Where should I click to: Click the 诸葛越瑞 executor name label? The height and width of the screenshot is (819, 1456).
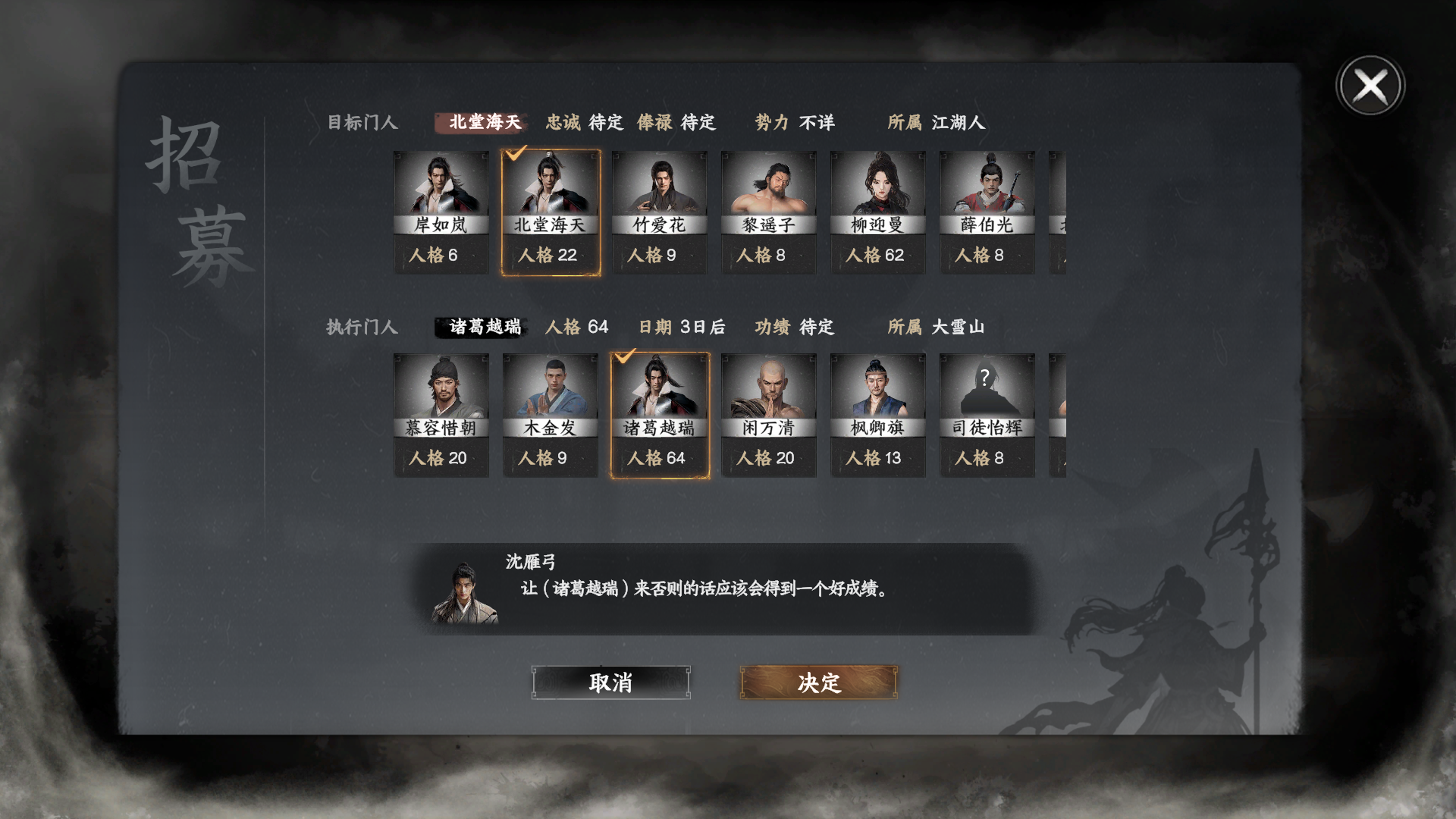(x=483, y=327)
